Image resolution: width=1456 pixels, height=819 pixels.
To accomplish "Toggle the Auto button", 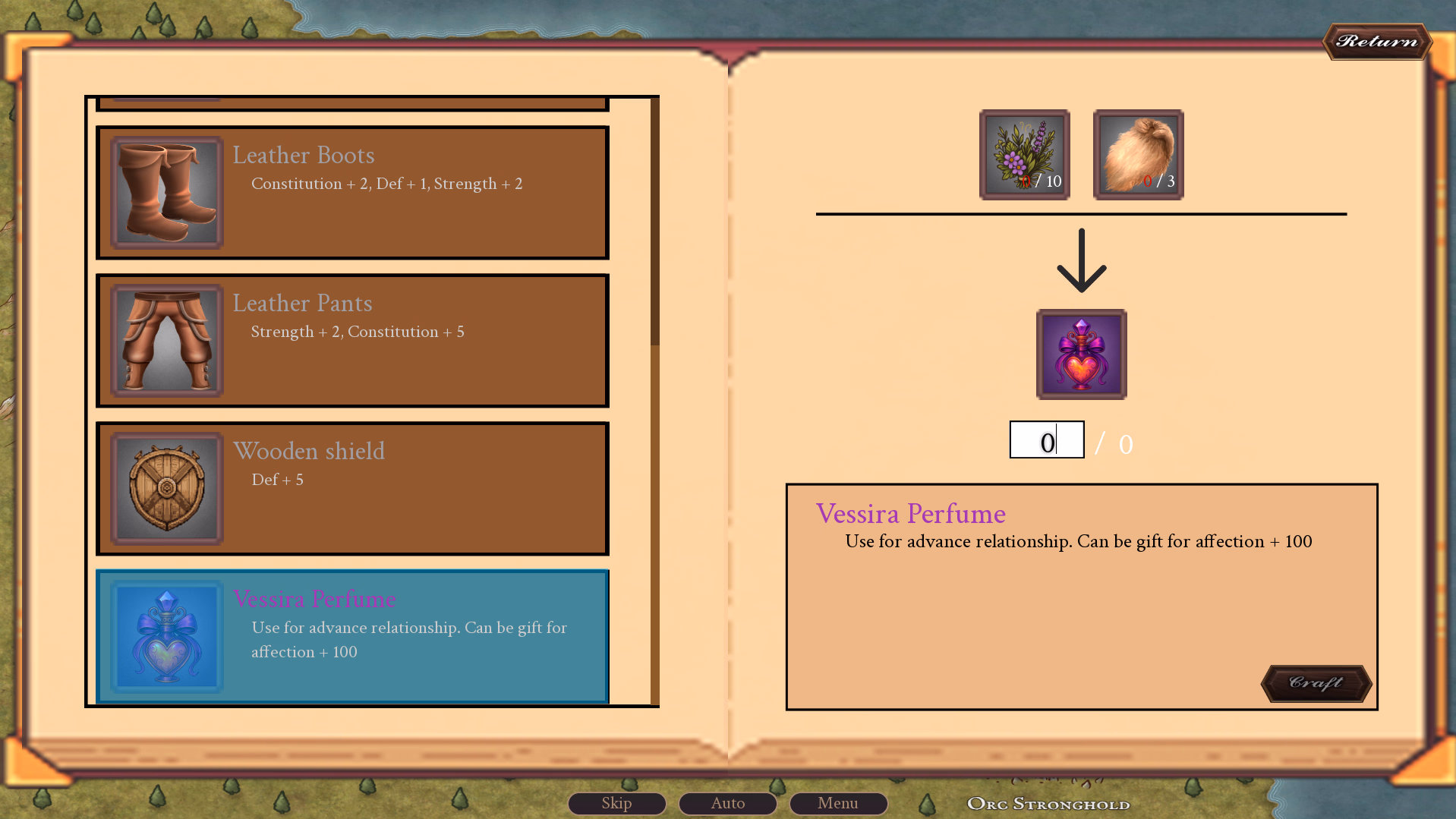I will click(727, 803).
